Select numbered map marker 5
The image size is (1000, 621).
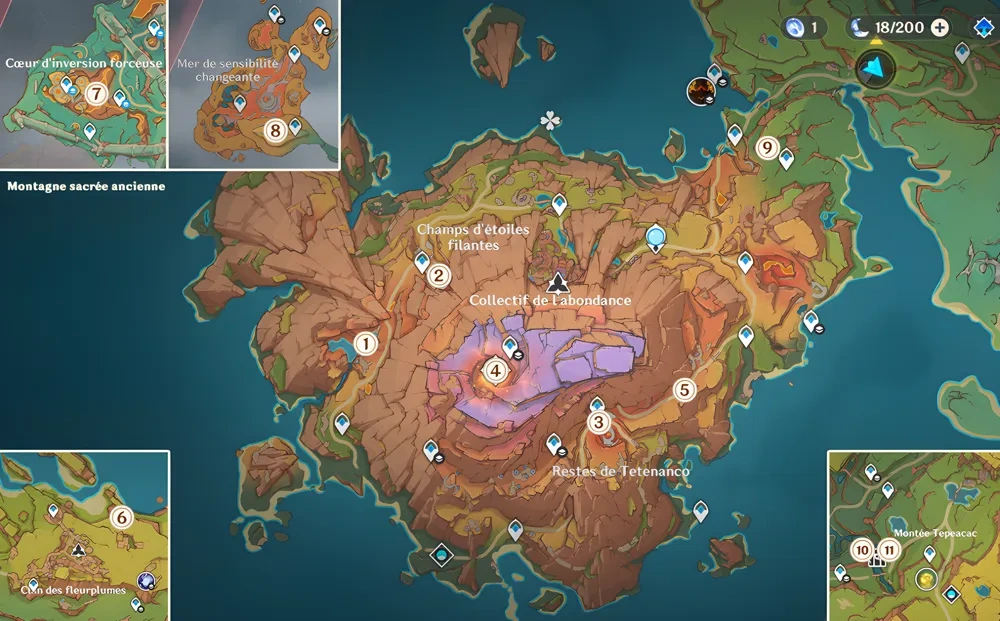coord(685,390)
